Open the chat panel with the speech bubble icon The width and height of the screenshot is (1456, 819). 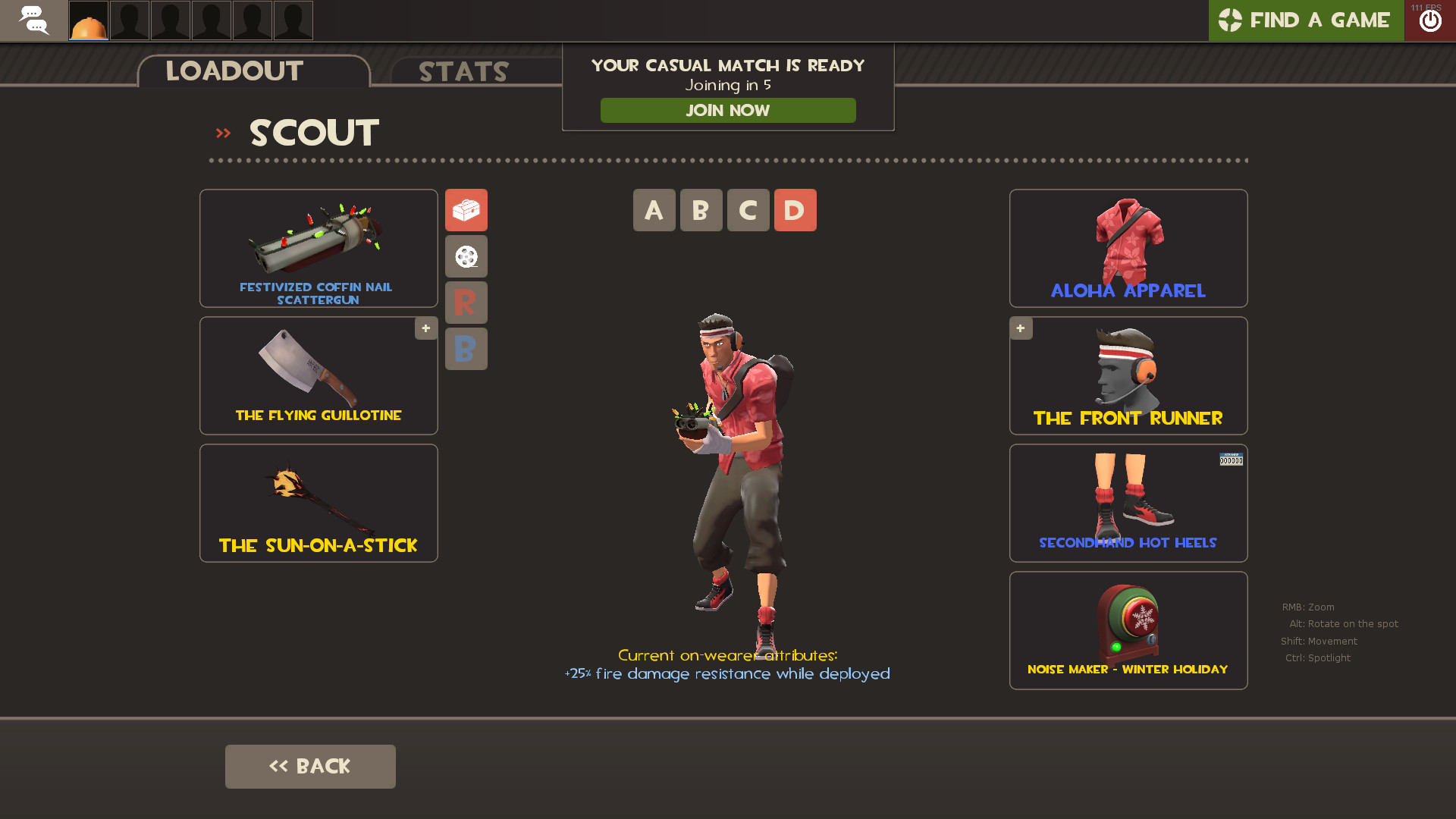34,20
